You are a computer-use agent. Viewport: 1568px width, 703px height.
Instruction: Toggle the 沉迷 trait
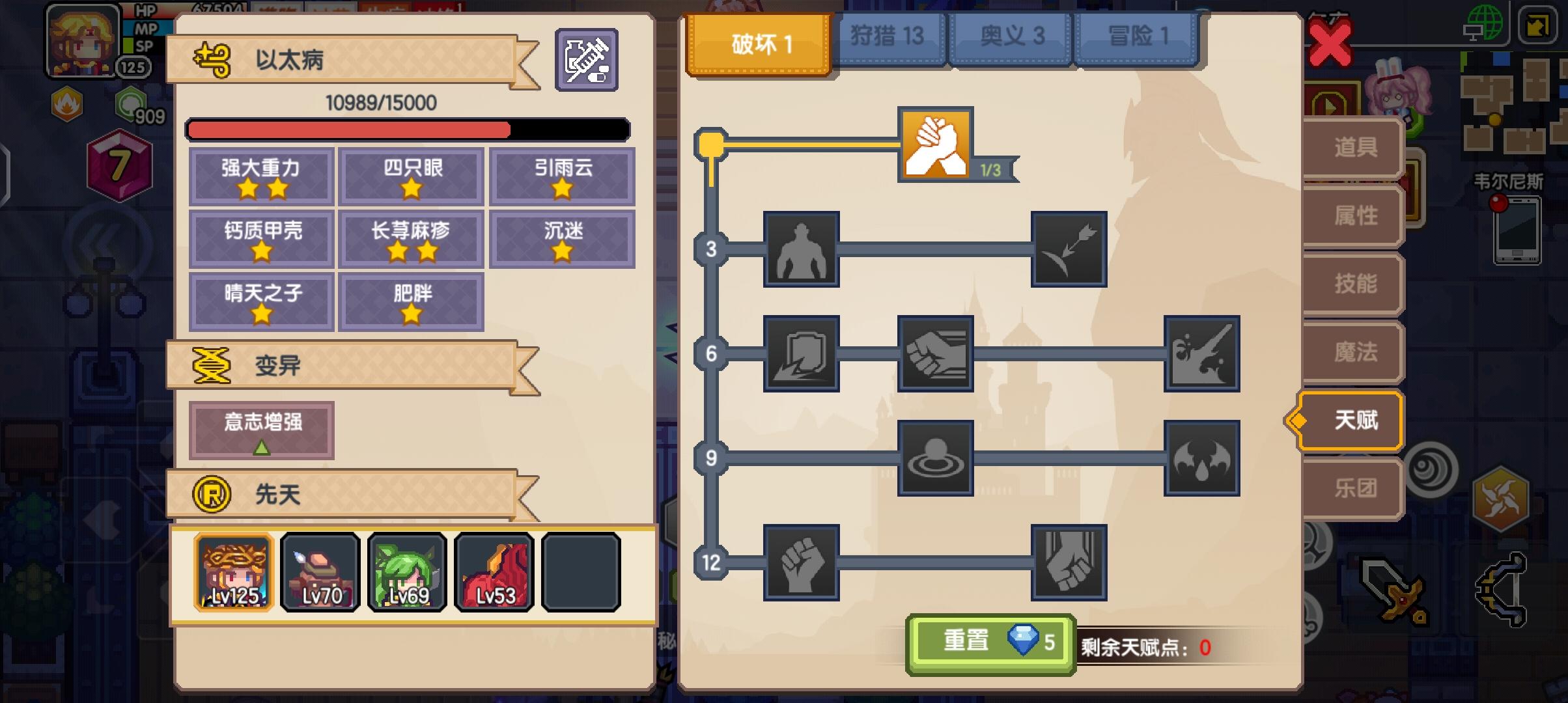click(561, 238)
